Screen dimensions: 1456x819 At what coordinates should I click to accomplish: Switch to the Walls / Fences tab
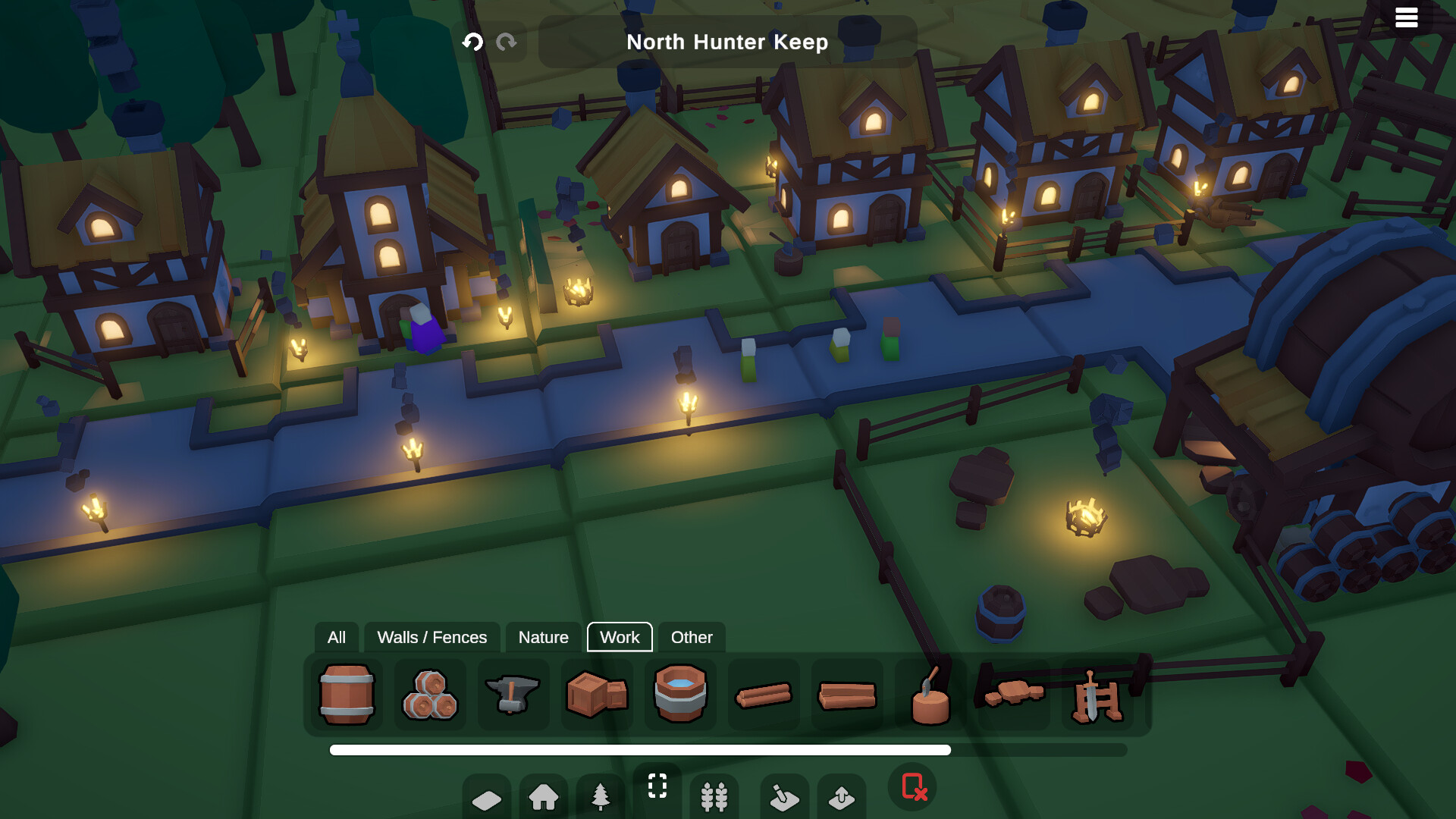click(432, 637)
